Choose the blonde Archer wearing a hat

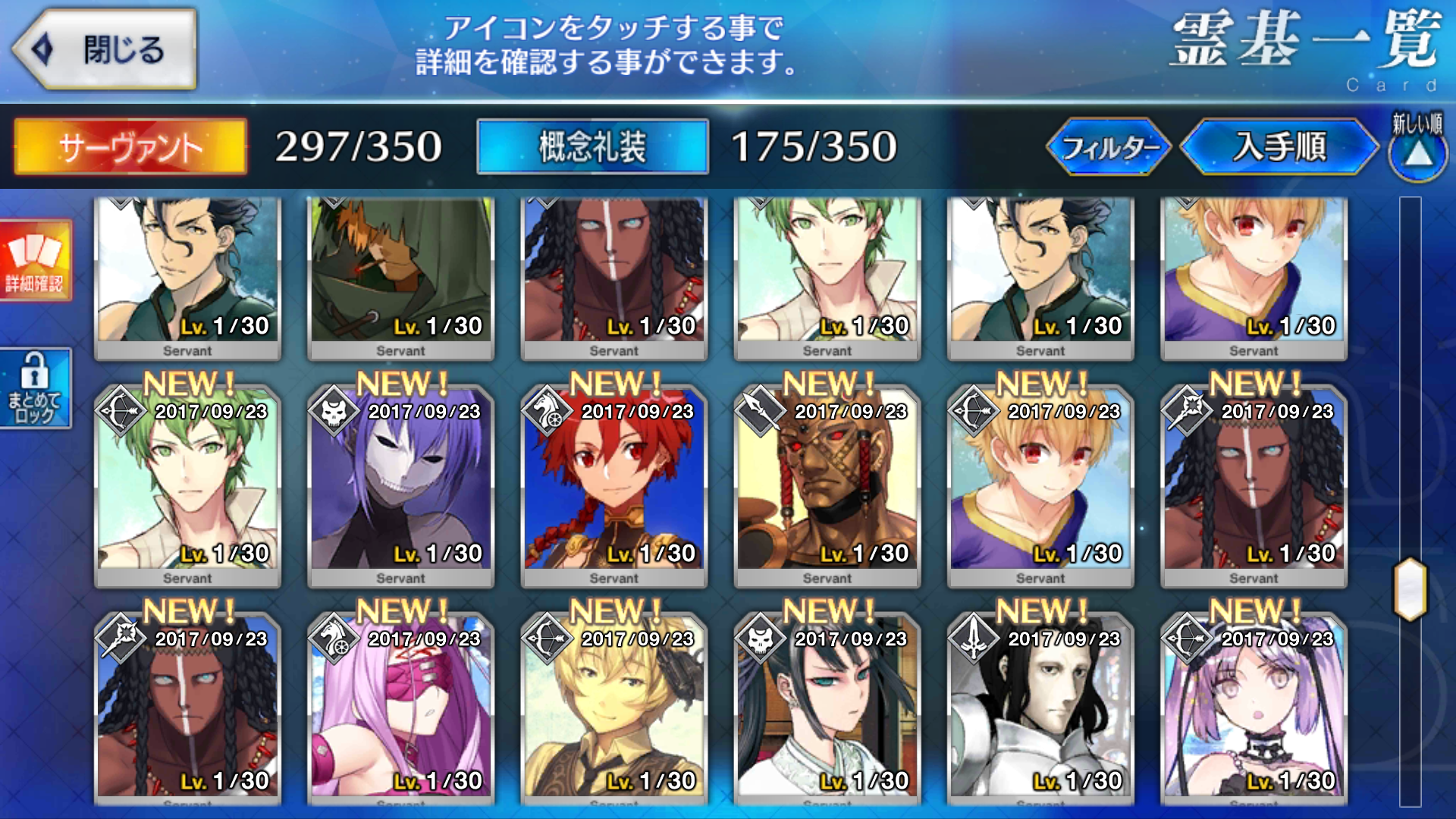[613, 709]
